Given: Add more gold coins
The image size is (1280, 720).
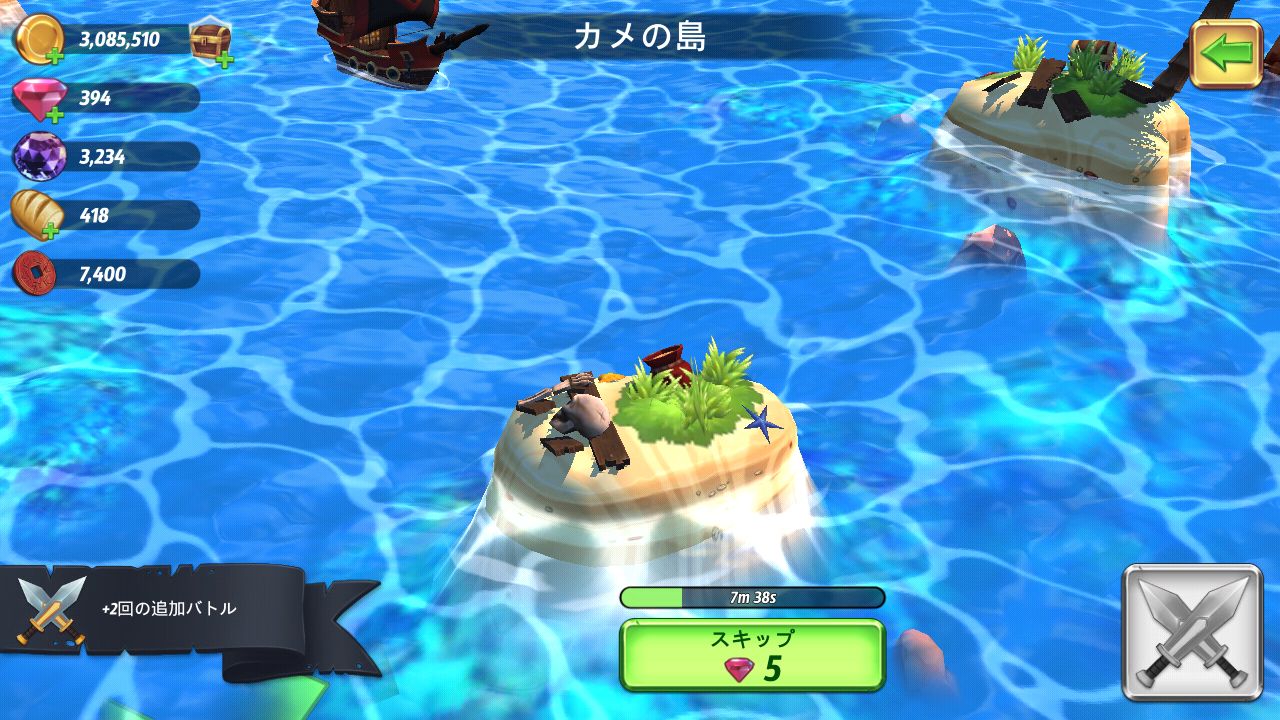Looking at the screenshot, I should click(40, 42).
